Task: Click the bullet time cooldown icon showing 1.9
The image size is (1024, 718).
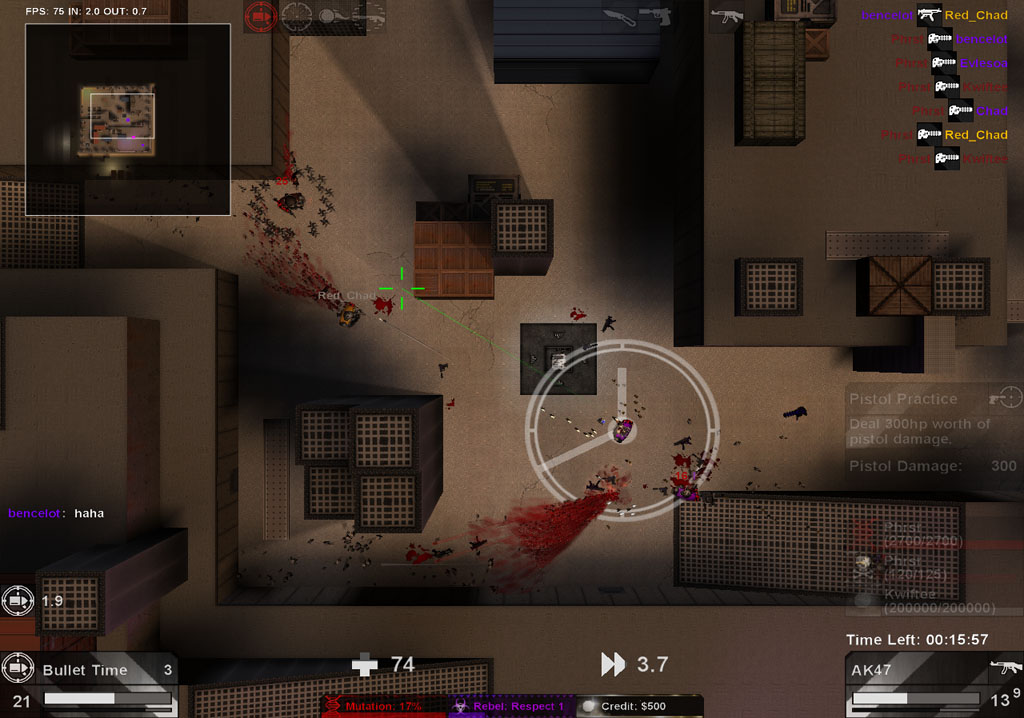Action: (x=18, y=601)
